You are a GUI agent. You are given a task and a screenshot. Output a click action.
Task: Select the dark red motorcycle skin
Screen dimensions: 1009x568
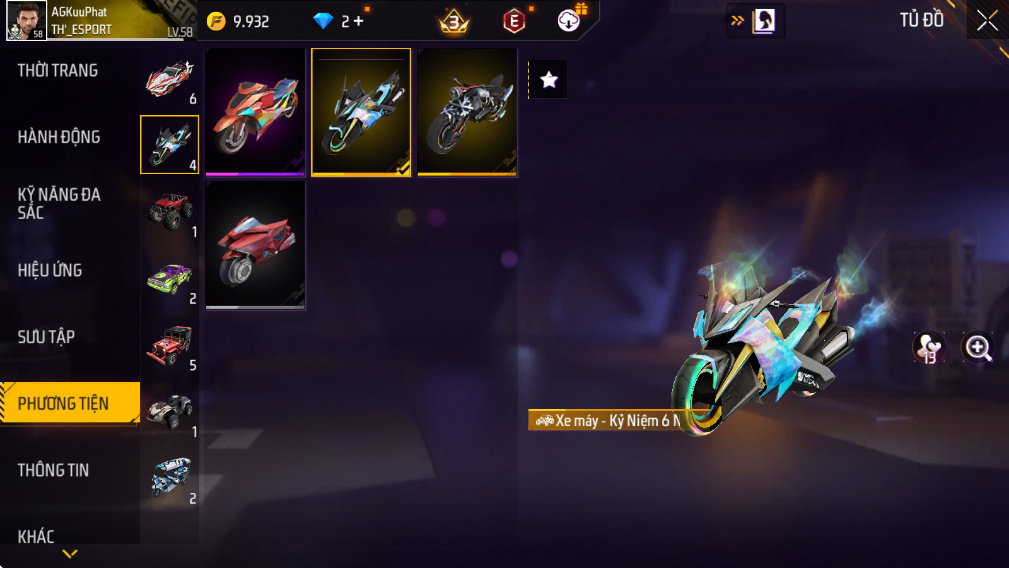click(x=255, y=244)
